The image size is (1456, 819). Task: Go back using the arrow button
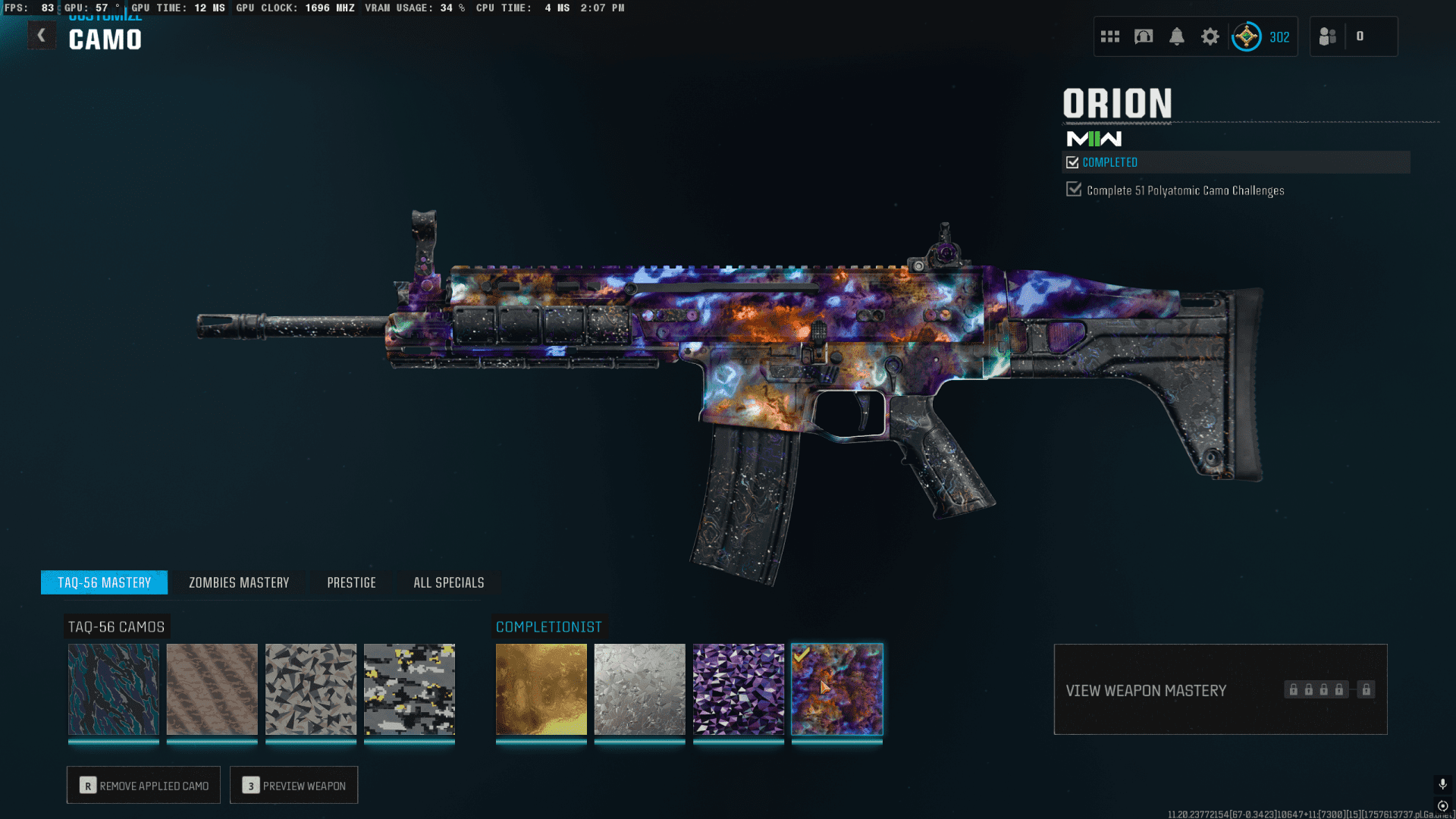pos(42,36)
